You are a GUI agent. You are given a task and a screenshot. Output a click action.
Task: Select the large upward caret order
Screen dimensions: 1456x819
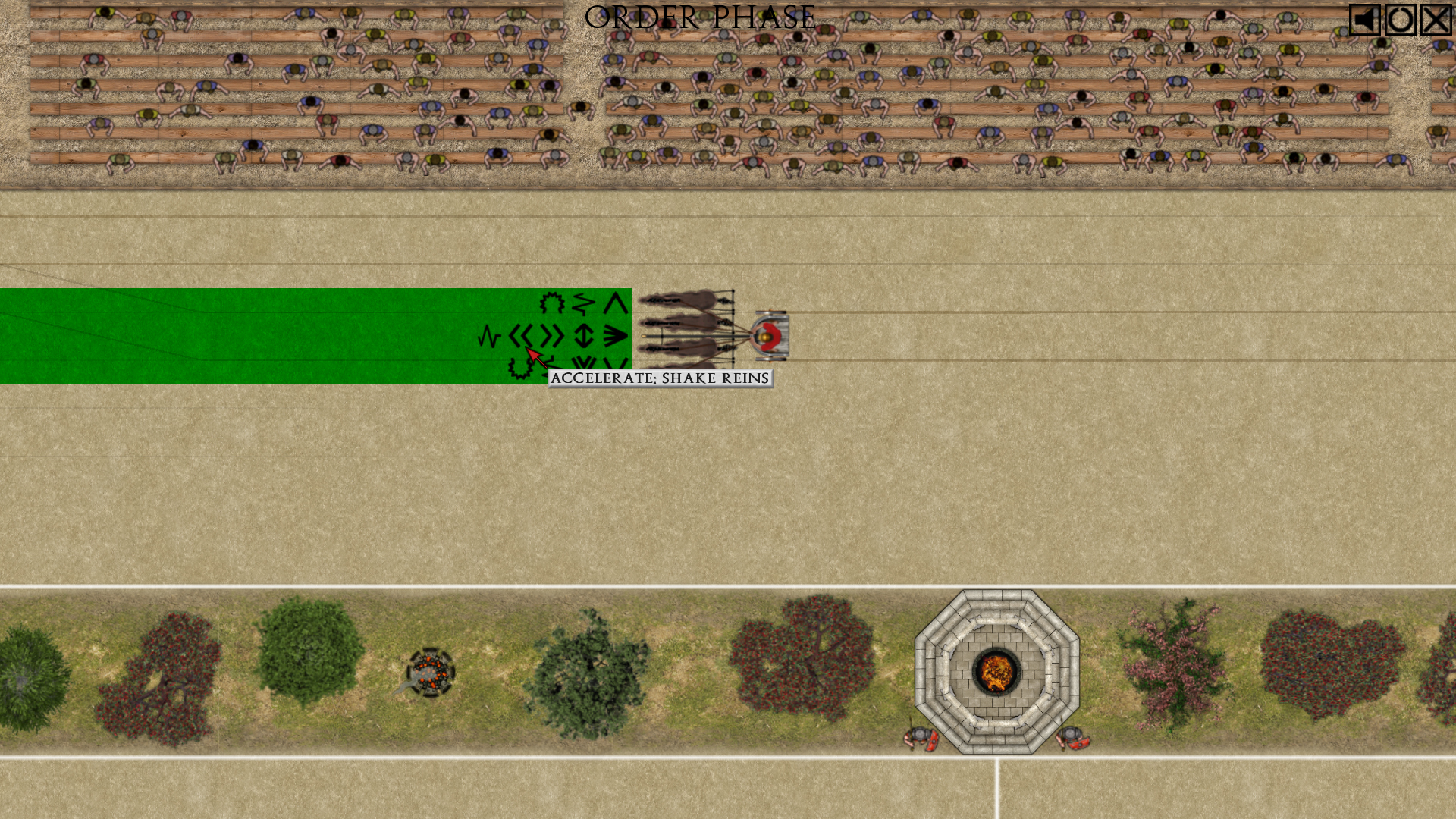pos(615,304)
